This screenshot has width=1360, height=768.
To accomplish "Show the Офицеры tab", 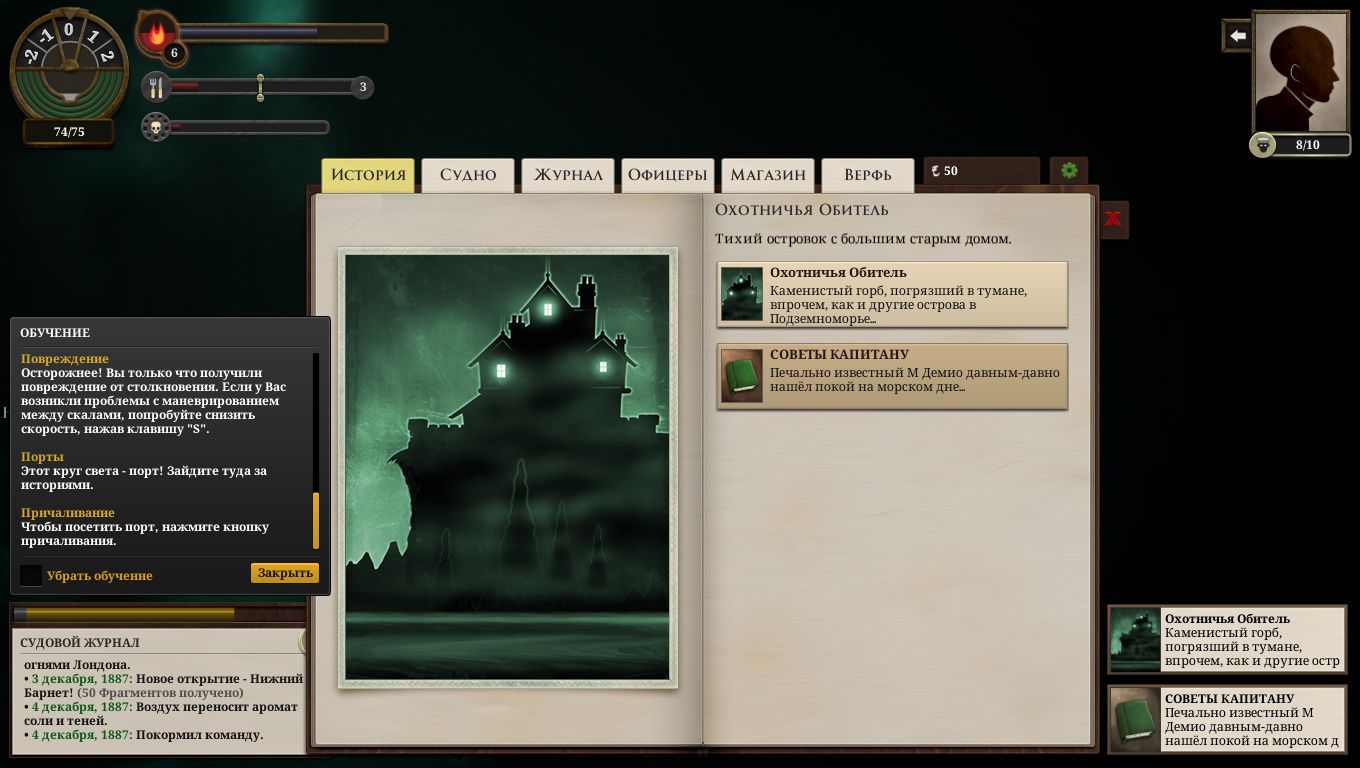I will coord(667,175).
